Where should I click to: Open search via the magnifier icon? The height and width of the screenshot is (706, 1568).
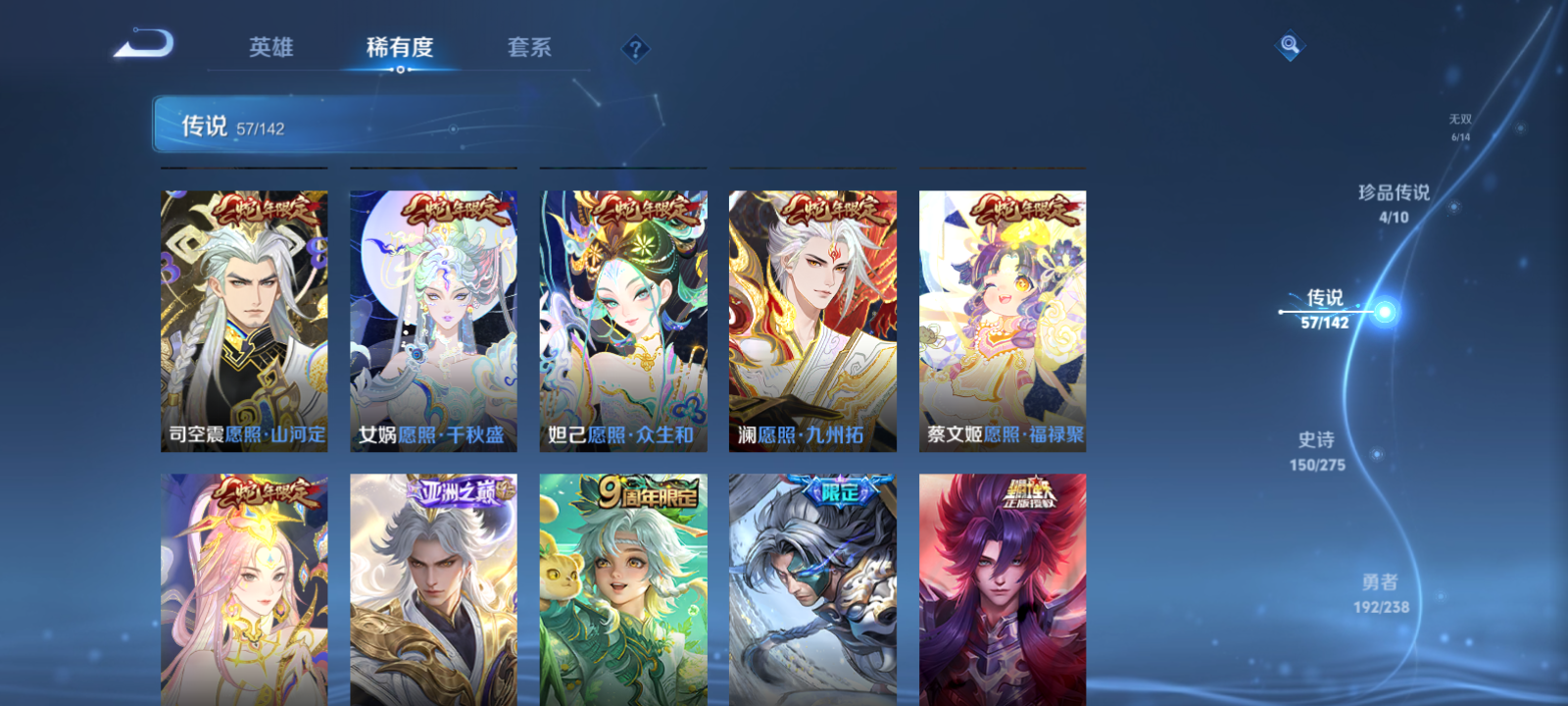pos(1292,43)
